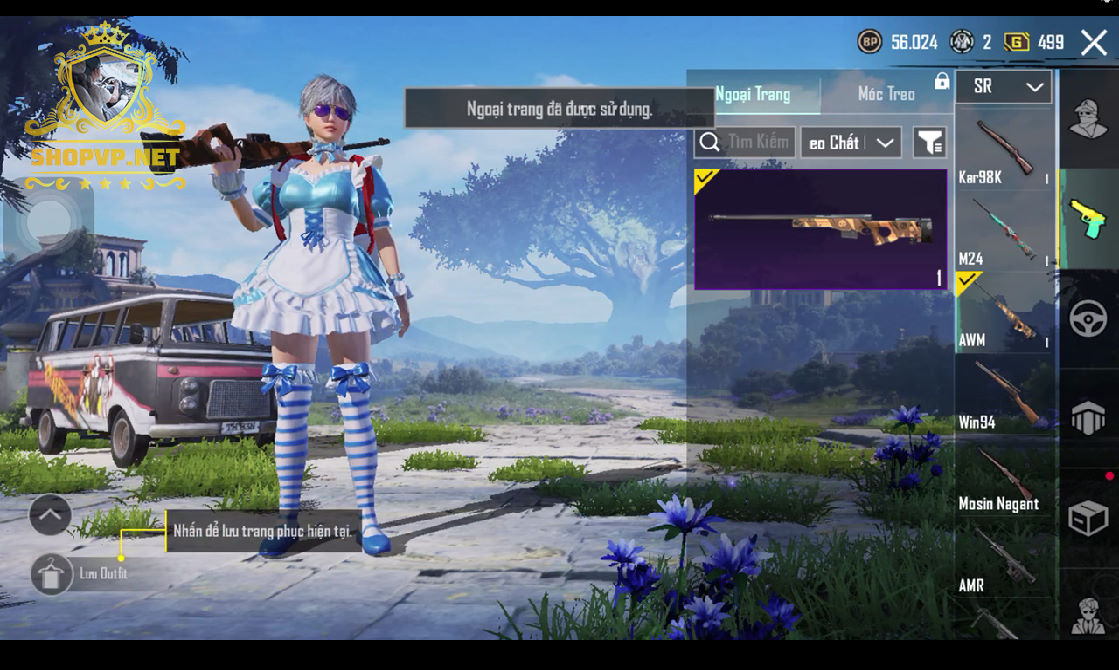Choose Kar98K in the weapon list
Viewport: 1119px width, 670px height.
[x=1003, y=150]
